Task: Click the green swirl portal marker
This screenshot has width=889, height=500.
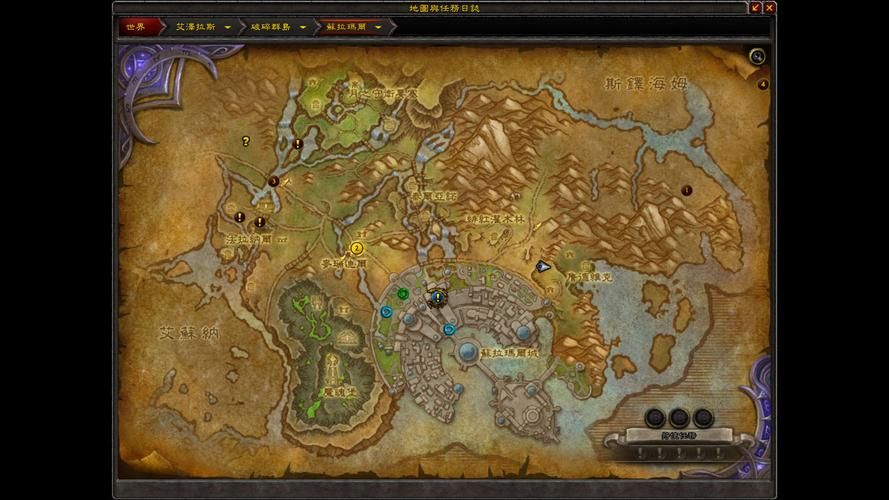Action: click(x=402, y=294)
